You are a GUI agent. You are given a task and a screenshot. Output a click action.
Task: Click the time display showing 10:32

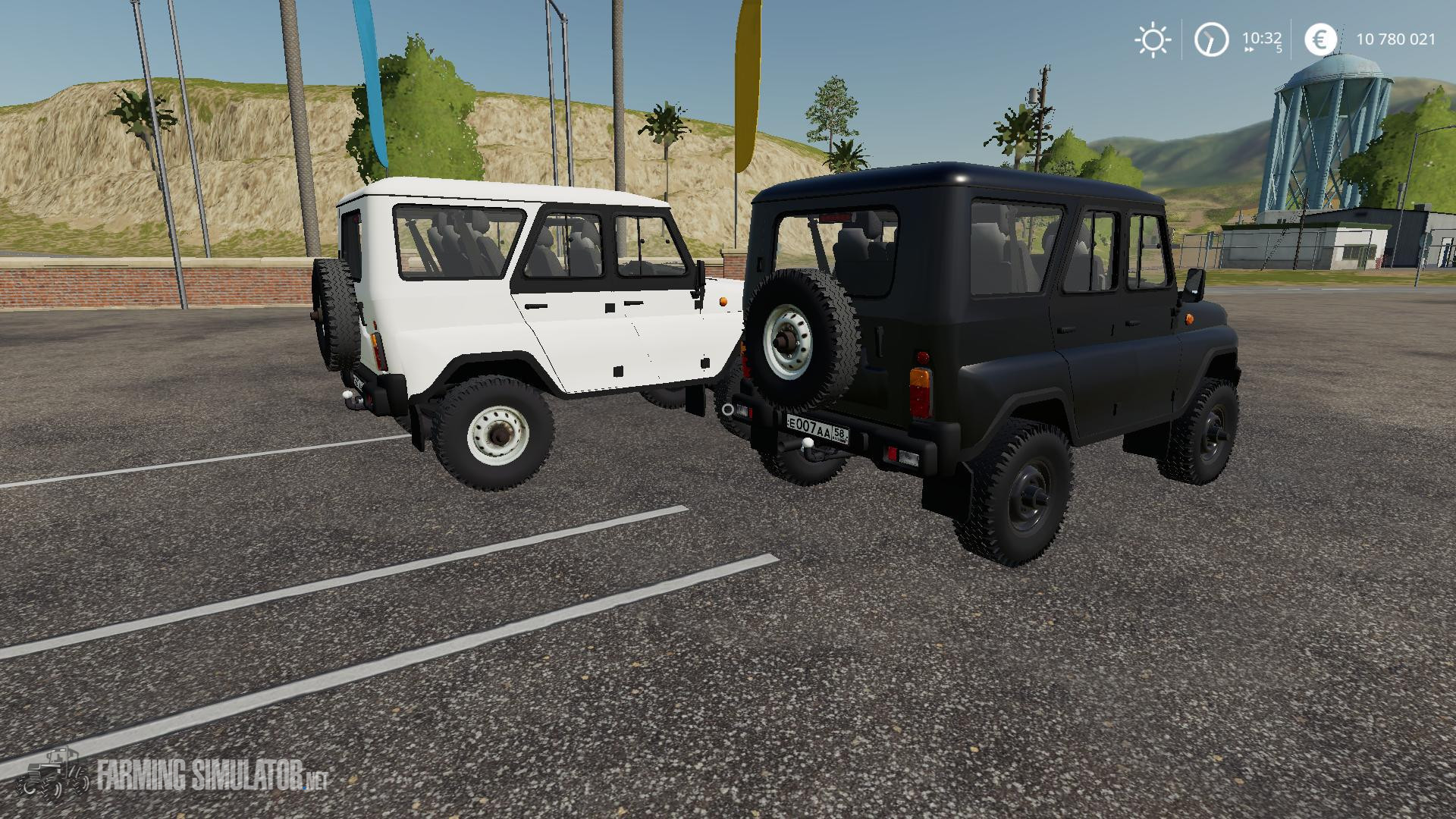[1263, 37]
